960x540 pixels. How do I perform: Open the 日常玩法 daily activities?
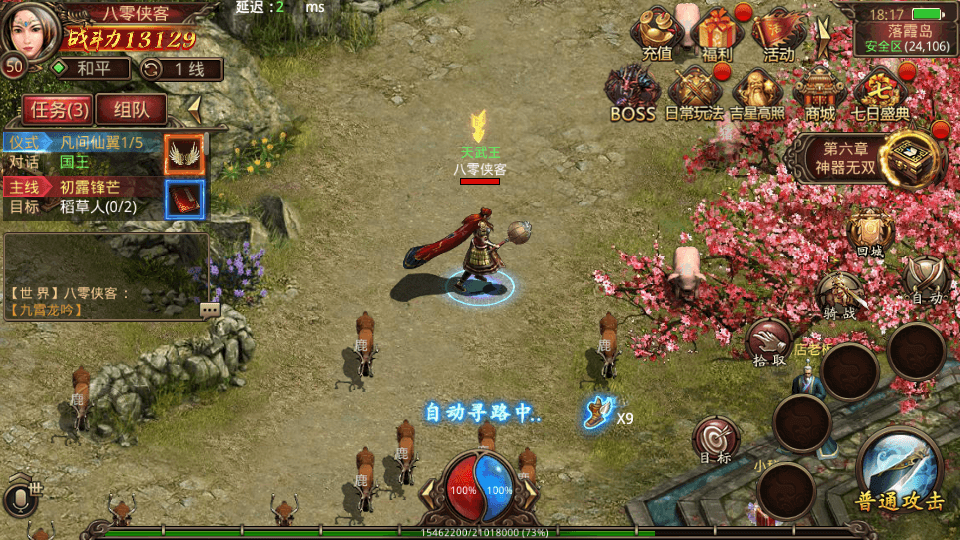pos(694,93)
